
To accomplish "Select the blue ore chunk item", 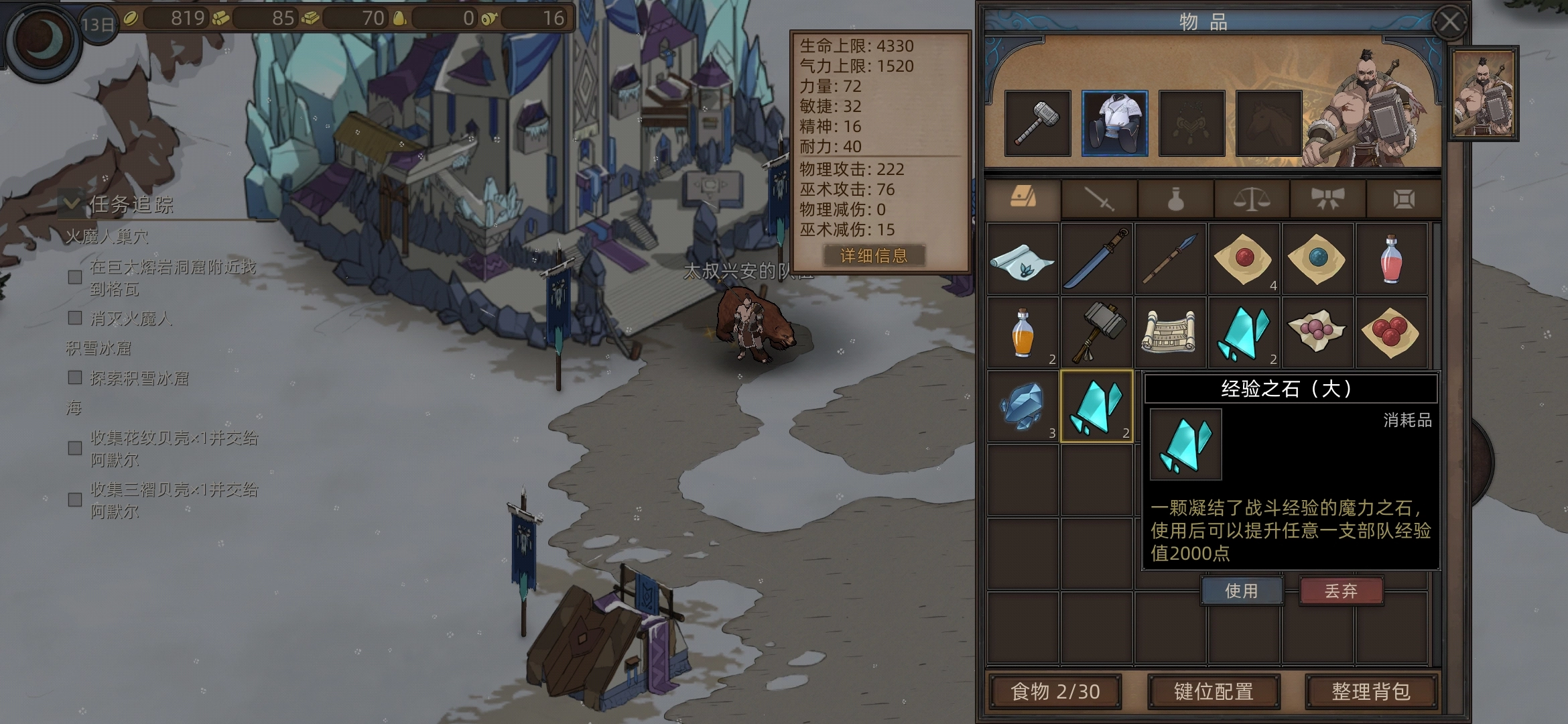I will coord(1023,406).
